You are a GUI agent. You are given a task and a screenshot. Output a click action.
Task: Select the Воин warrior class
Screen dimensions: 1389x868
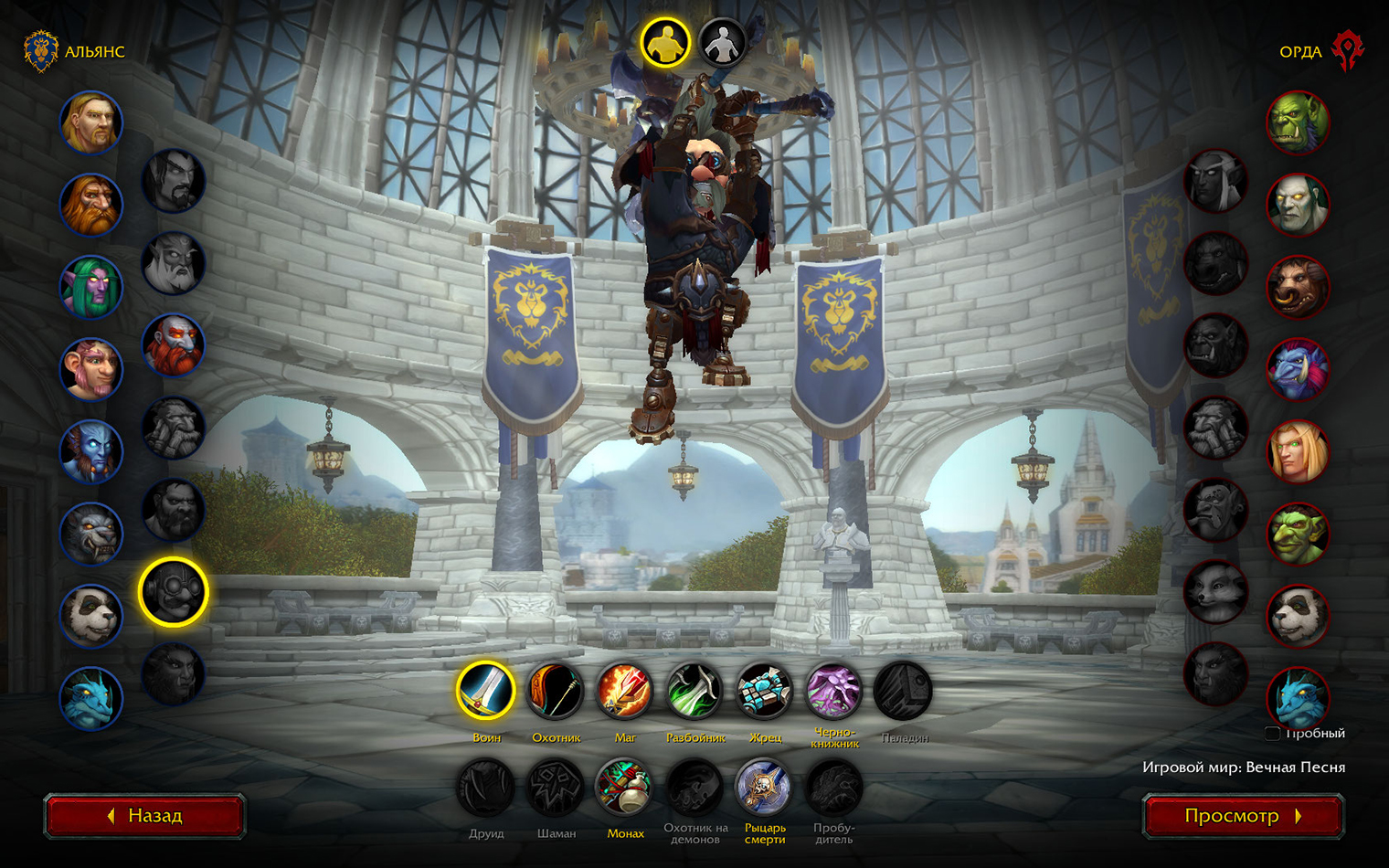pos(486,691)
